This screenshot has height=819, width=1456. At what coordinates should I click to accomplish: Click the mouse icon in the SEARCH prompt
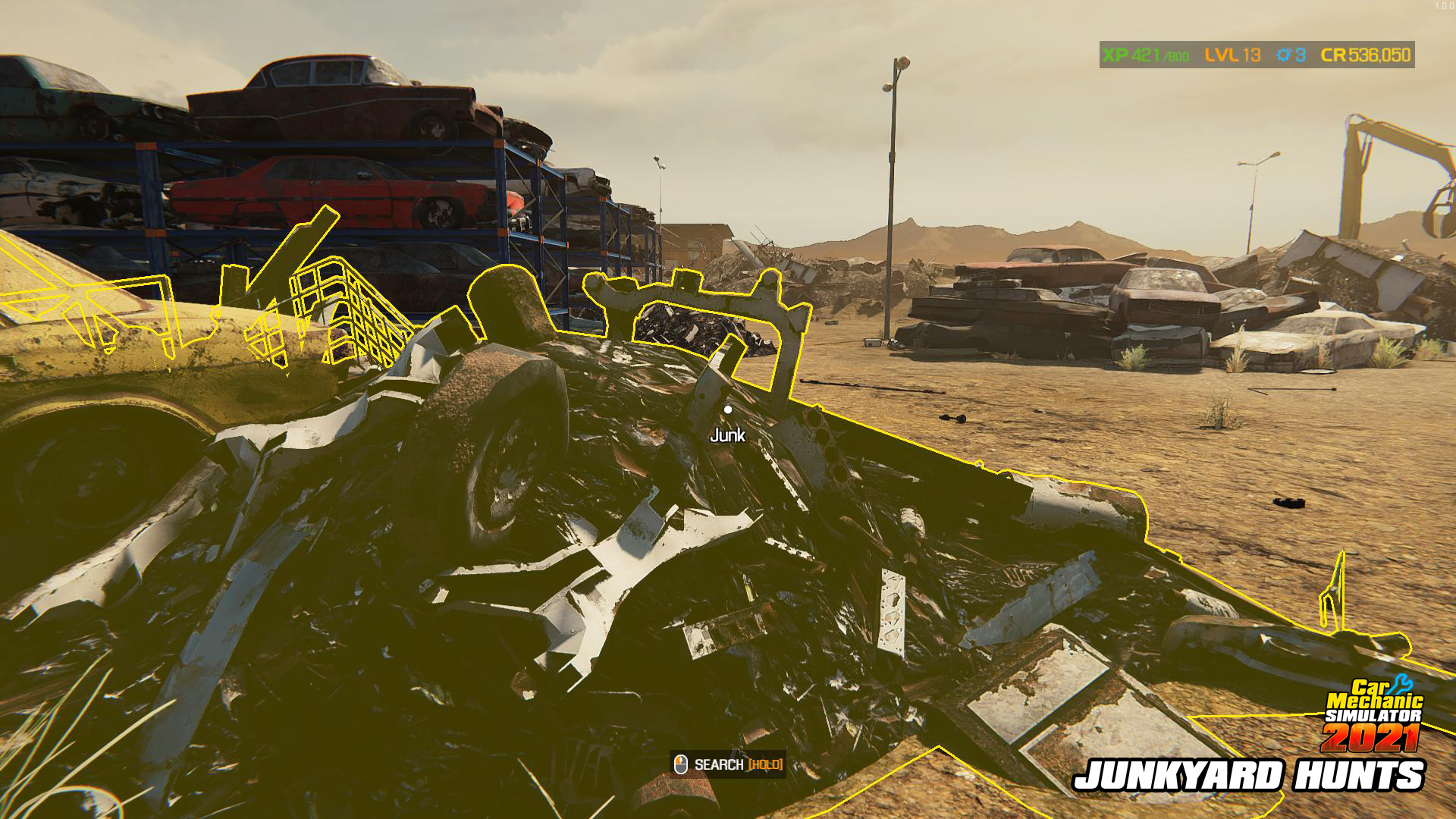[x=680, y=764]
